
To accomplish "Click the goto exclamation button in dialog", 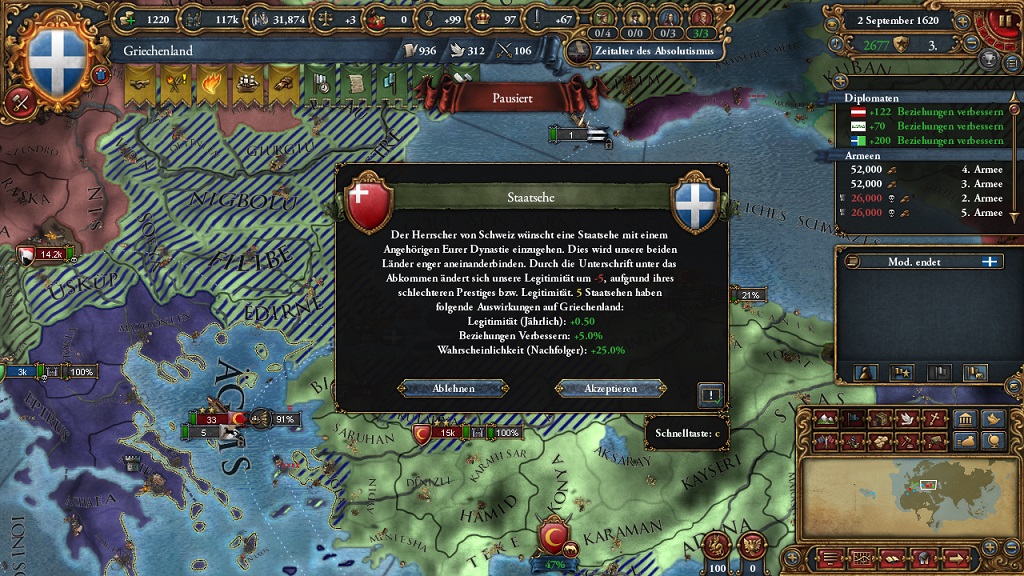I will (710, 394).
